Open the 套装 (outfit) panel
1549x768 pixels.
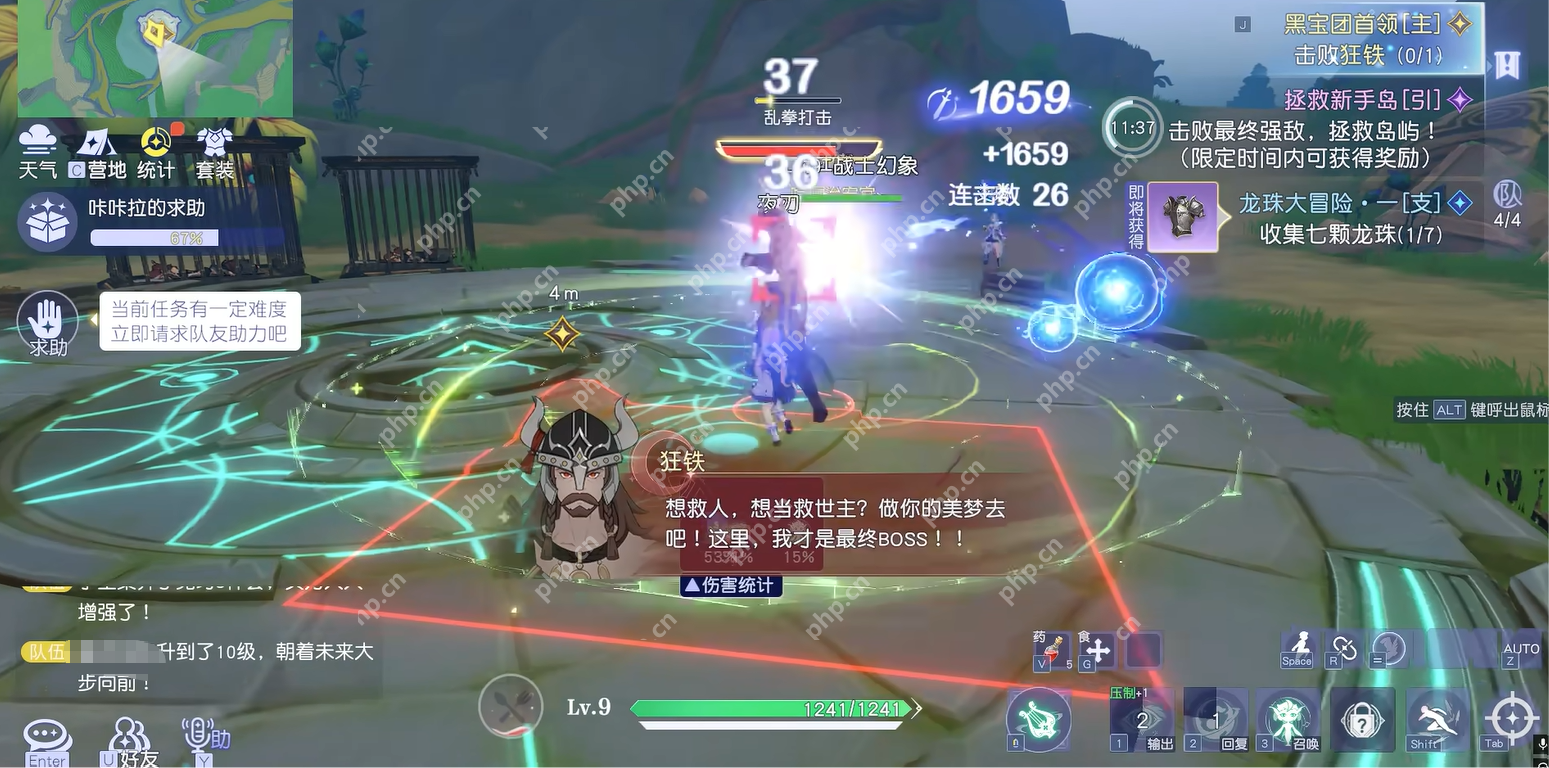click(213, 150)
